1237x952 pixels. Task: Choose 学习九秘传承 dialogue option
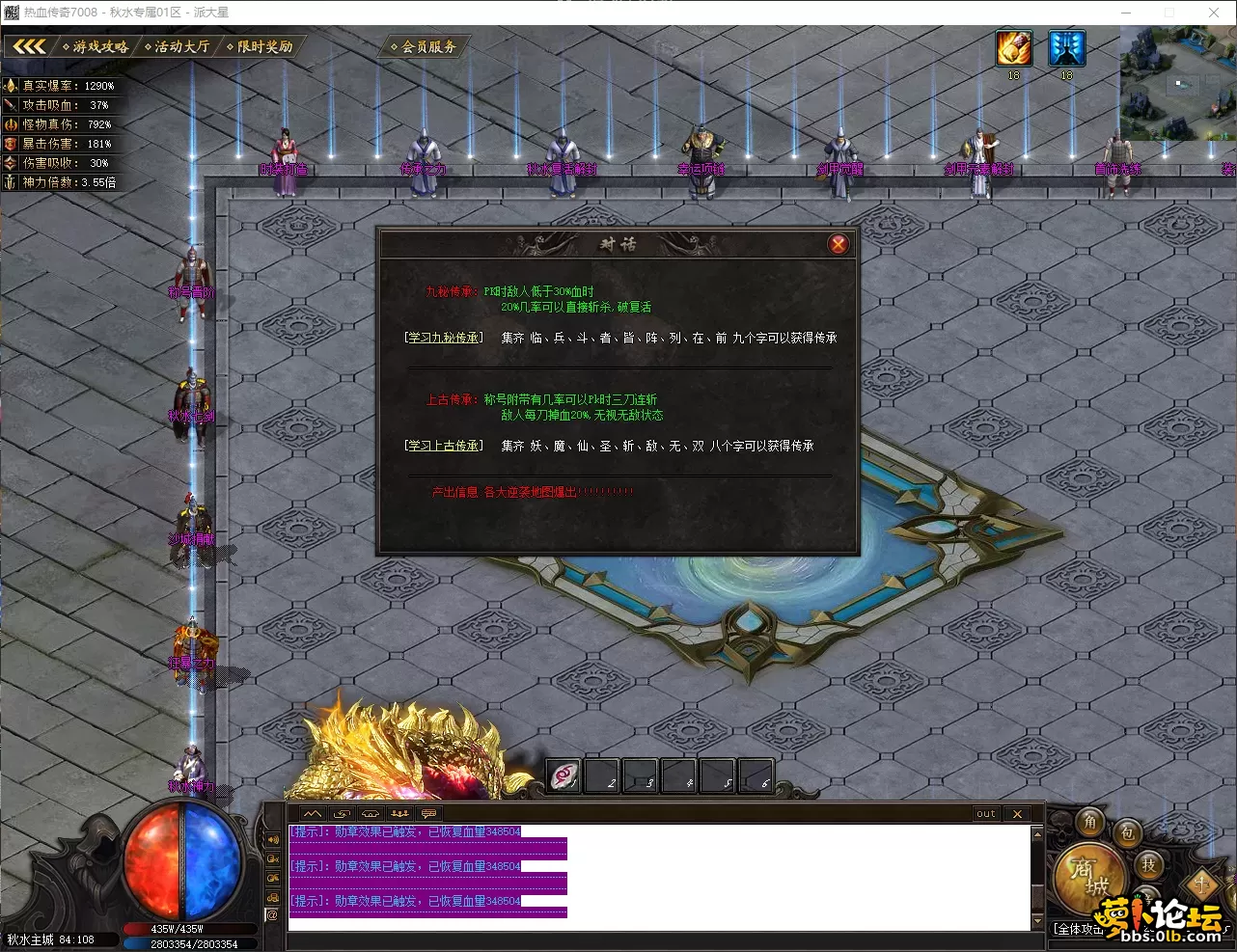444,338
